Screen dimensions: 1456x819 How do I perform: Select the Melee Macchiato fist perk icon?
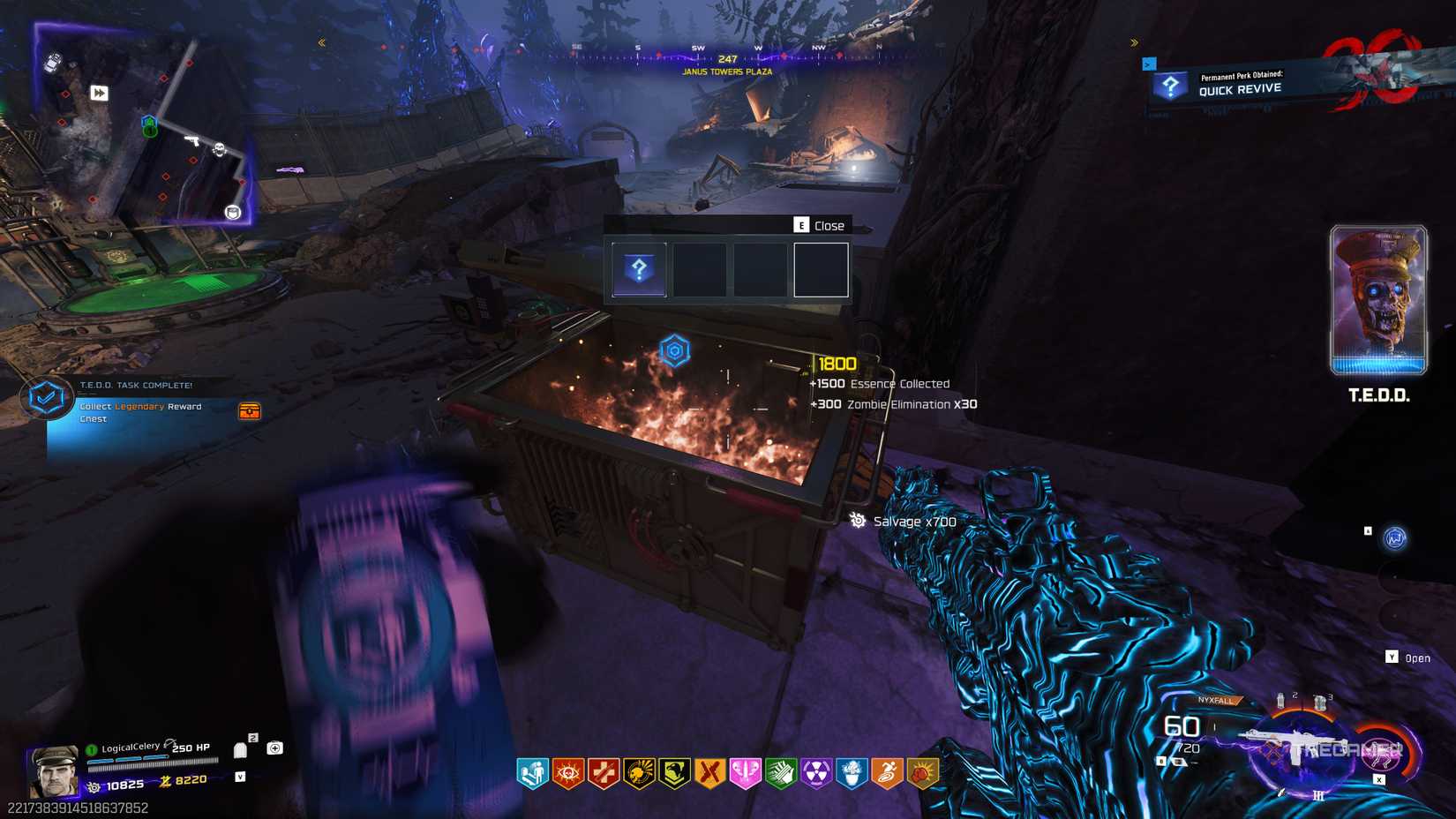coord(921,772)
